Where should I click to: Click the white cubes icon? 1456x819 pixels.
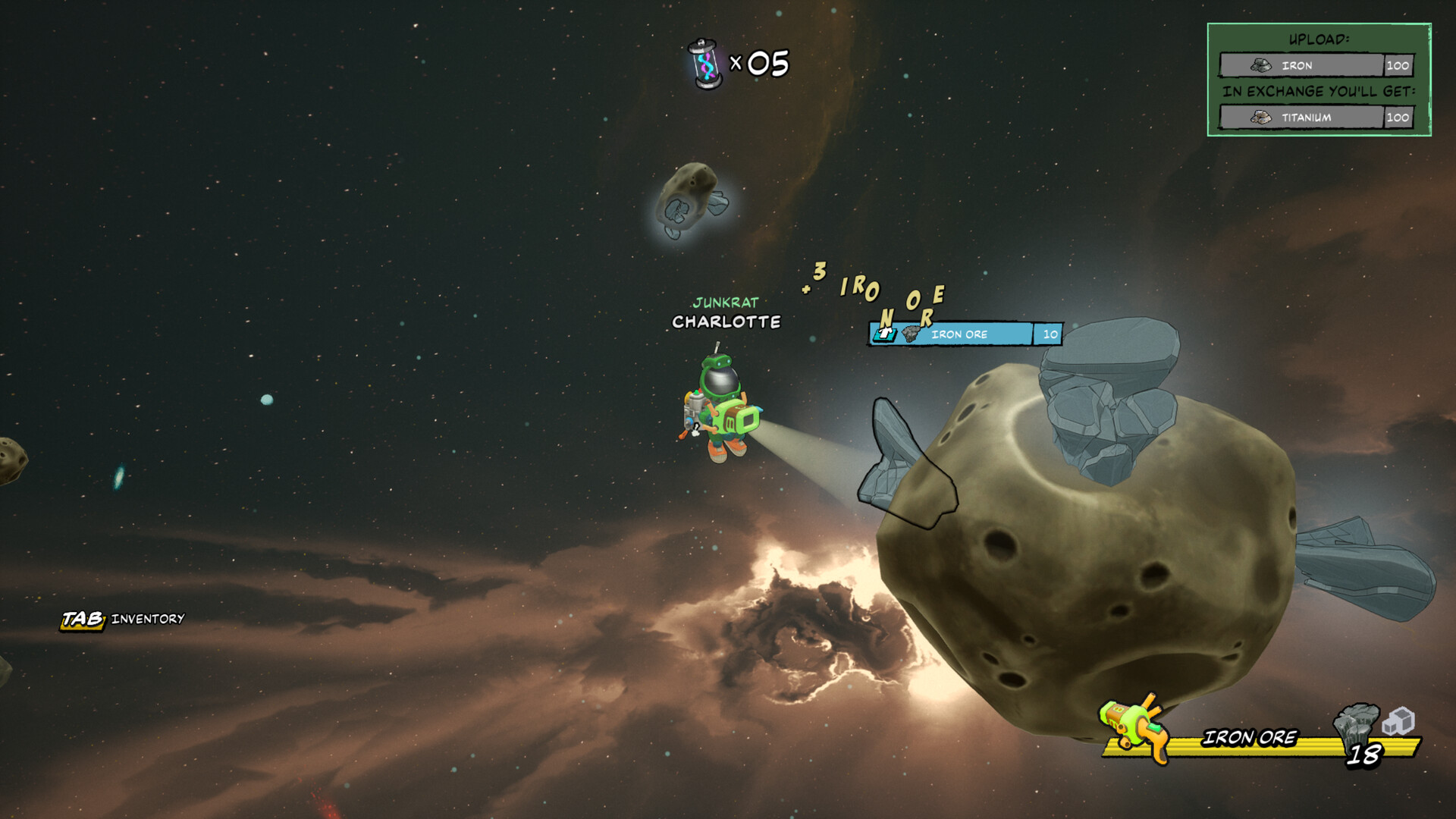pyautogui.click(x=1399, y=720)
